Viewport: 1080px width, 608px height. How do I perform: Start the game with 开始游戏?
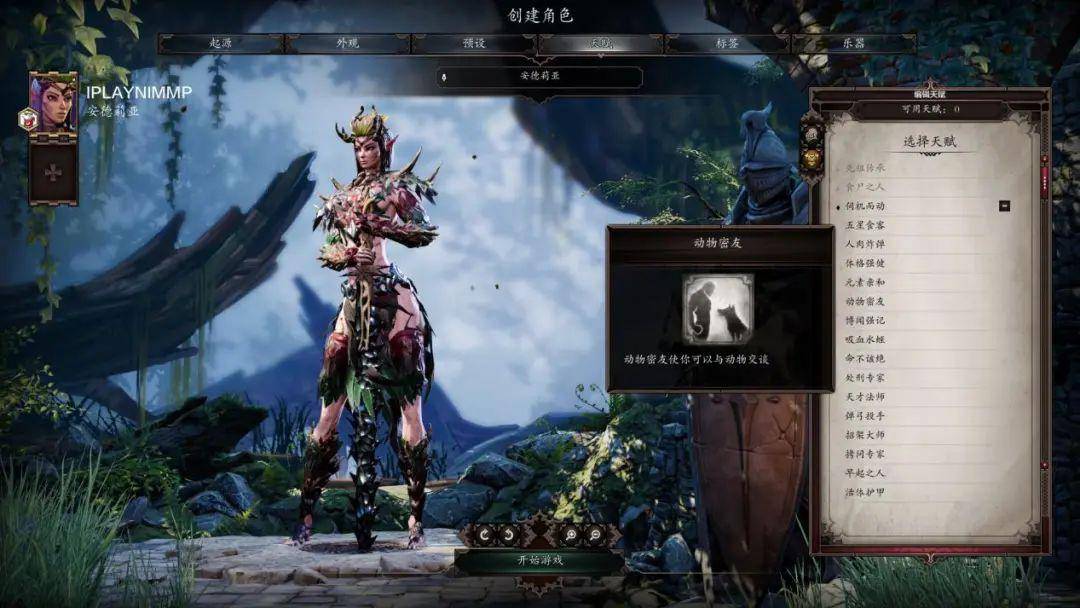click(x=540, y=560)
